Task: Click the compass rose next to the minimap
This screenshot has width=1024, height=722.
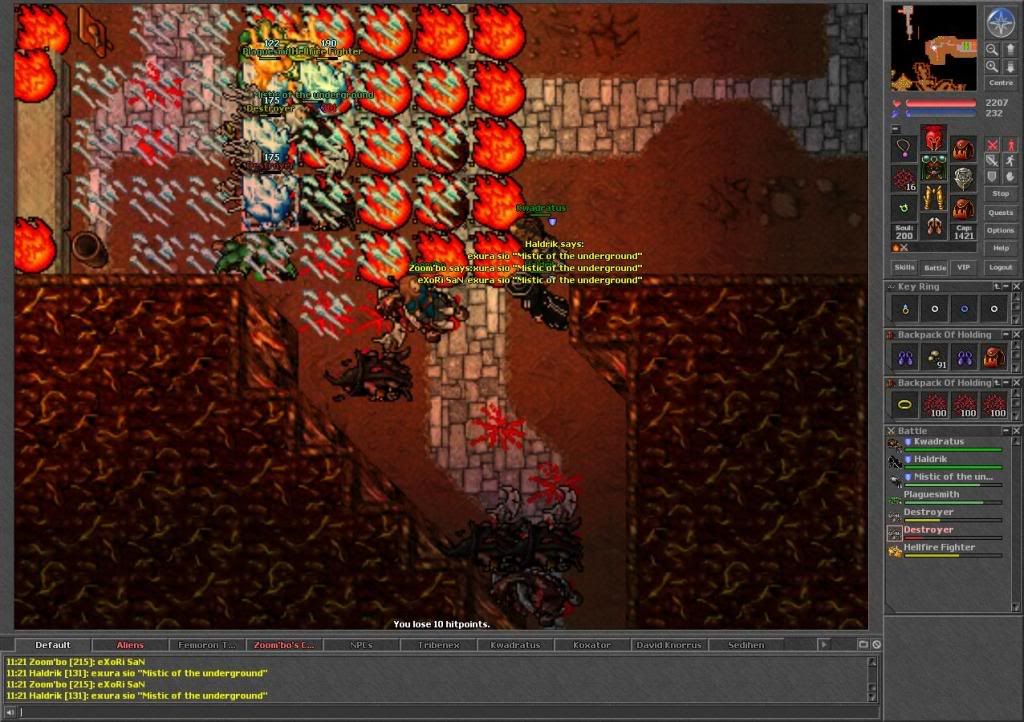Action: coord(1000,22)
